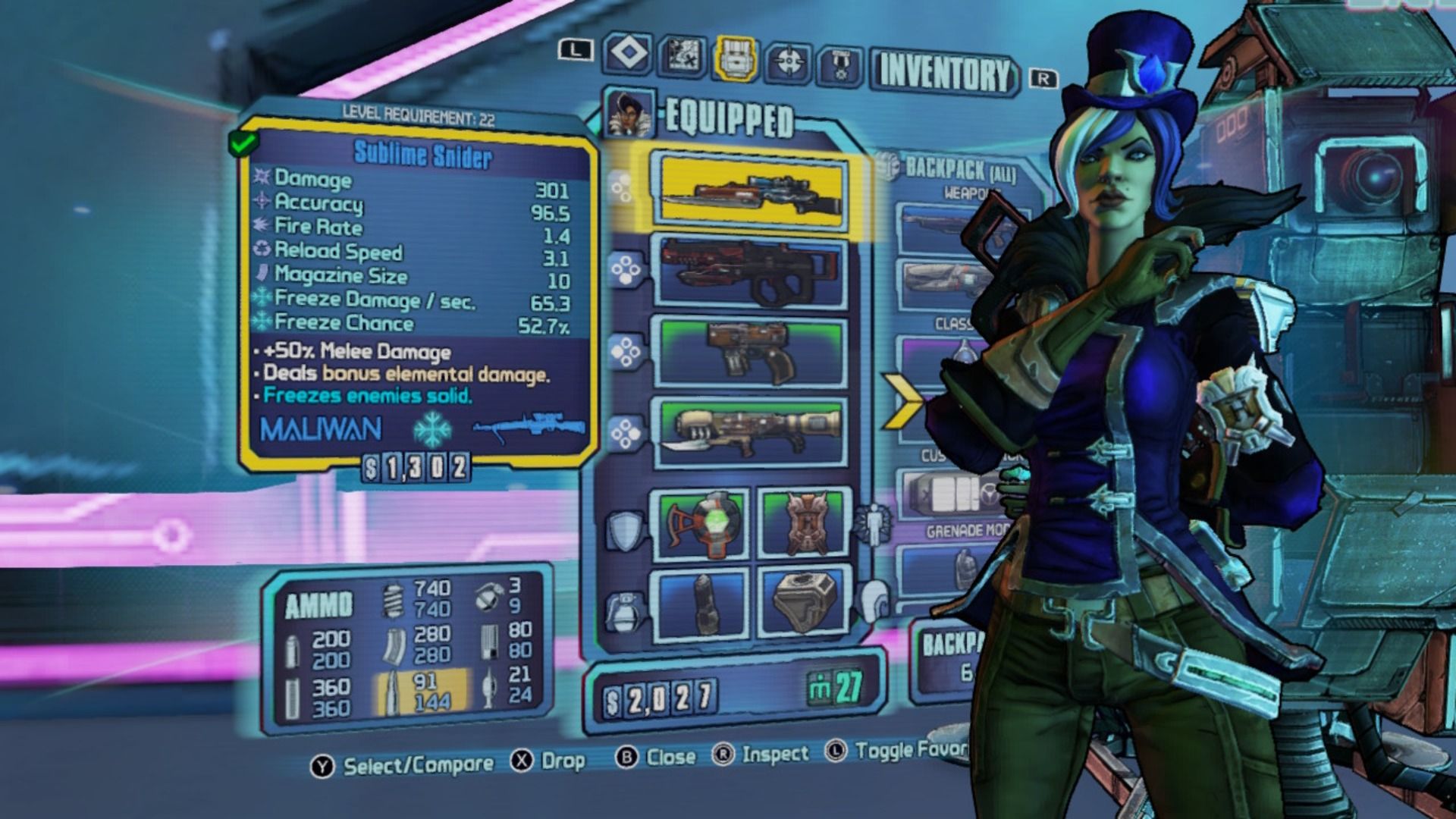Open the Badass Rank medal tab
Viewport: 1456px width, 819px height.
point(840,64)
